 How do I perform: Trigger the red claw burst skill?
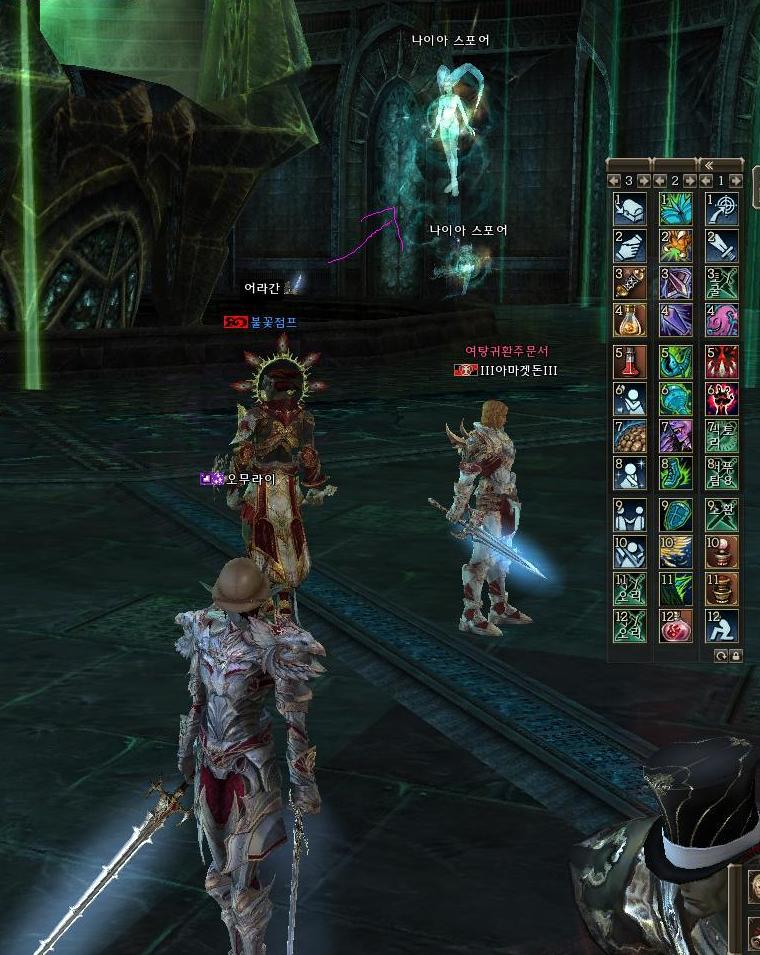722,361
